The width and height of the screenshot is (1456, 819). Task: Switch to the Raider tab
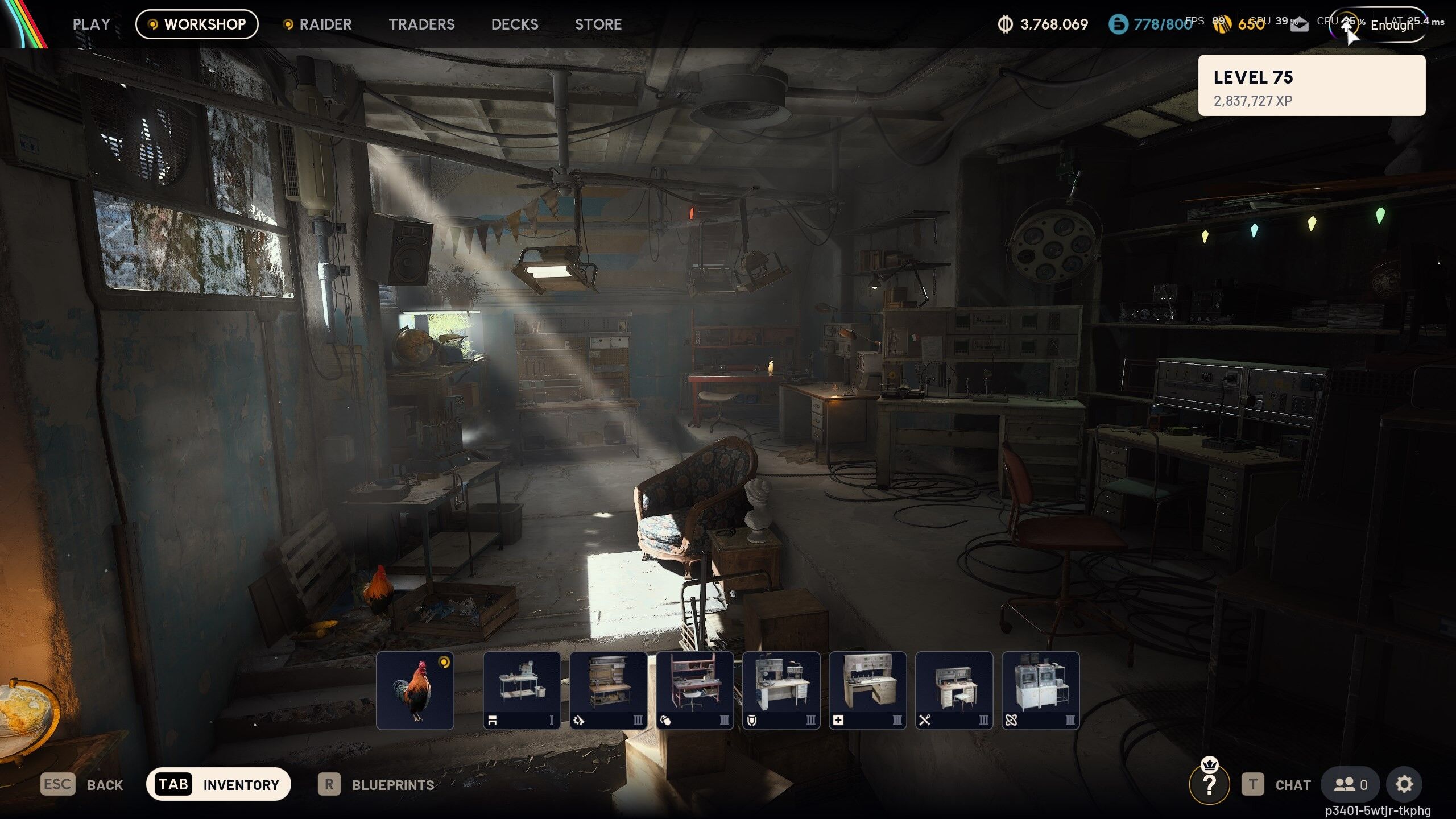pyautogui.click(x=317, y=24)
